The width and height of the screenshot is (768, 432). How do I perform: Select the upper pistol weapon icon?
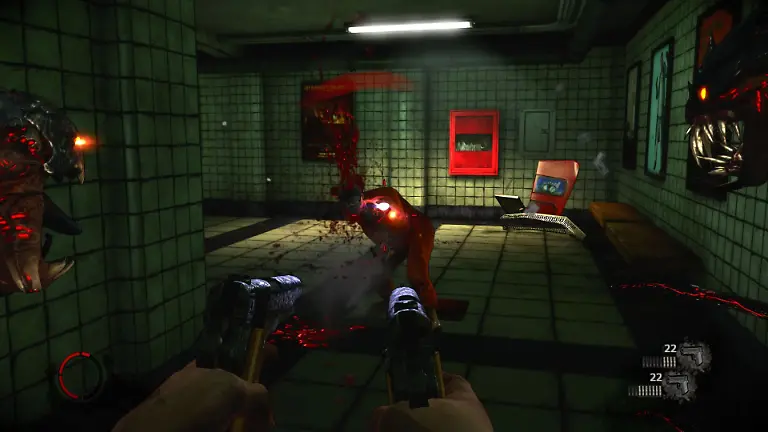694,355
